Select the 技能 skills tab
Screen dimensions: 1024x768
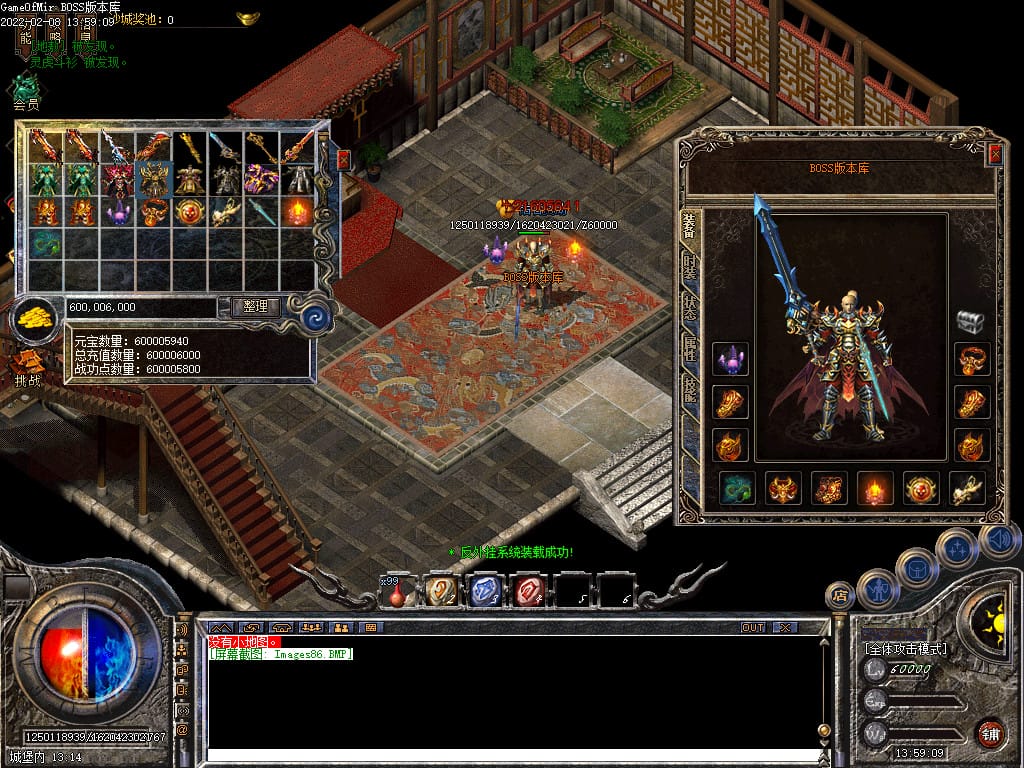tap(690, 389)
